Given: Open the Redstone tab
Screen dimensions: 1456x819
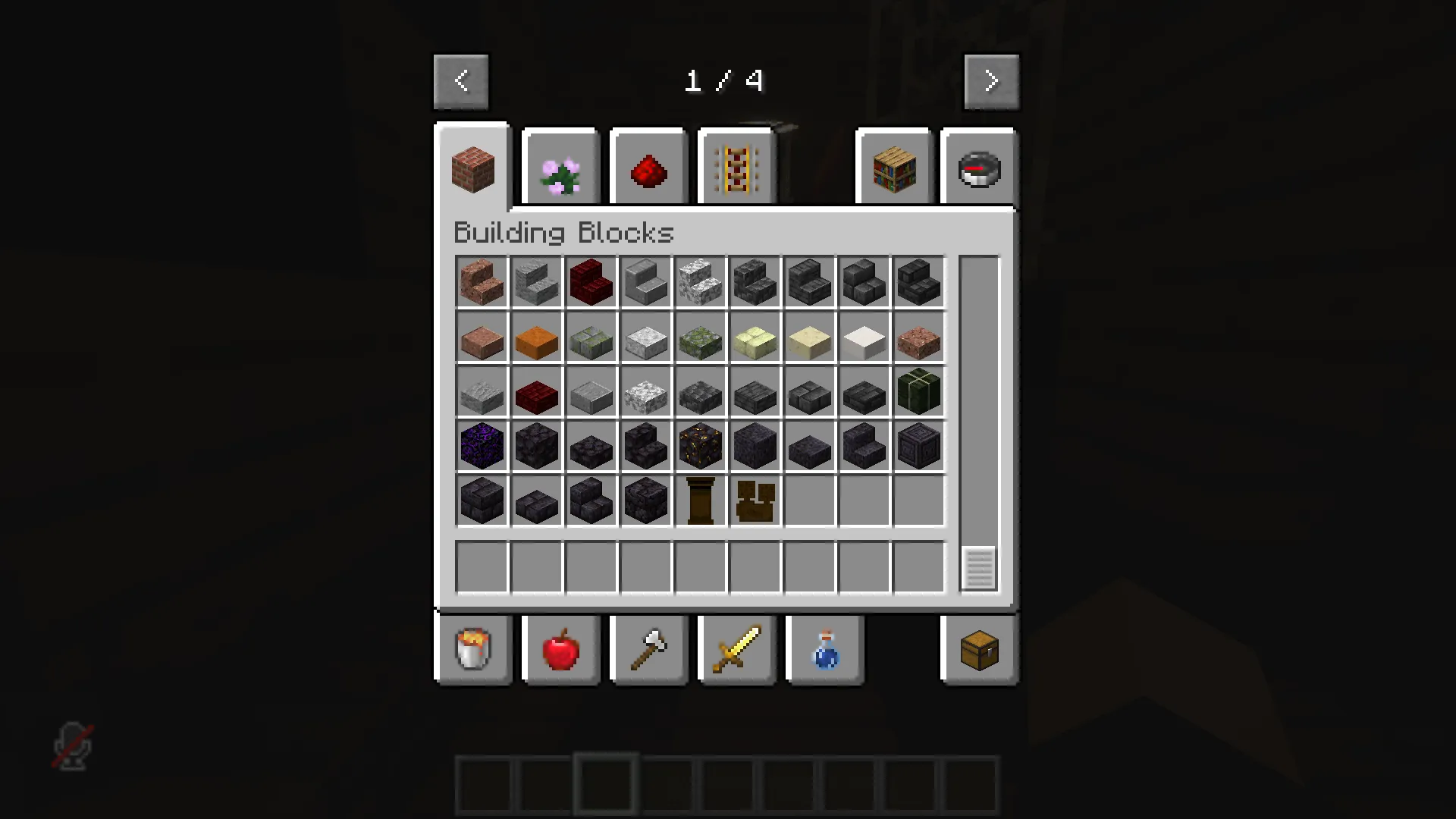Looking at the screenshot, I should (648, 167).
